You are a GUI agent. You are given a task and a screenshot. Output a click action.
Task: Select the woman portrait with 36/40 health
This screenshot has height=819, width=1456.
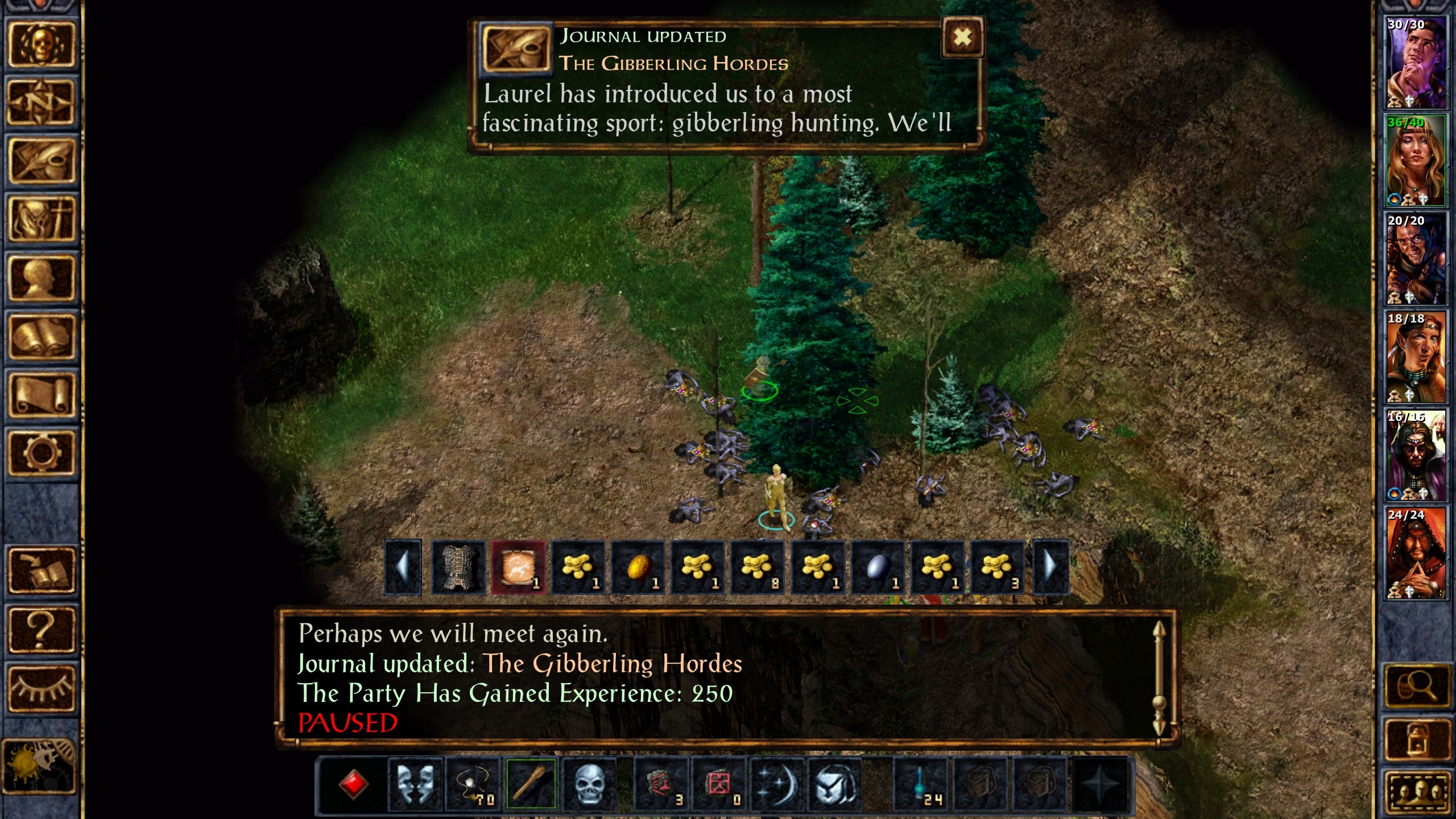(1415, 160)
